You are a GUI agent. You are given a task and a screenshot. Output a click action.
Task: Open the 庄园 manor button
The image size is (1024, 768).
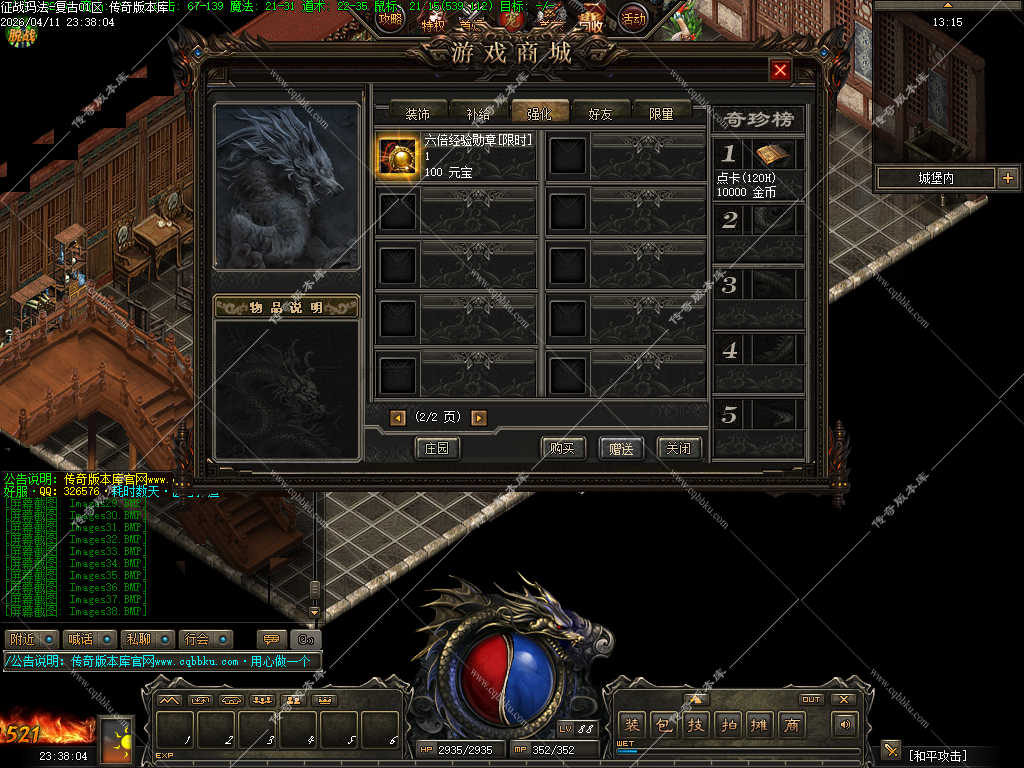[437, 448]
